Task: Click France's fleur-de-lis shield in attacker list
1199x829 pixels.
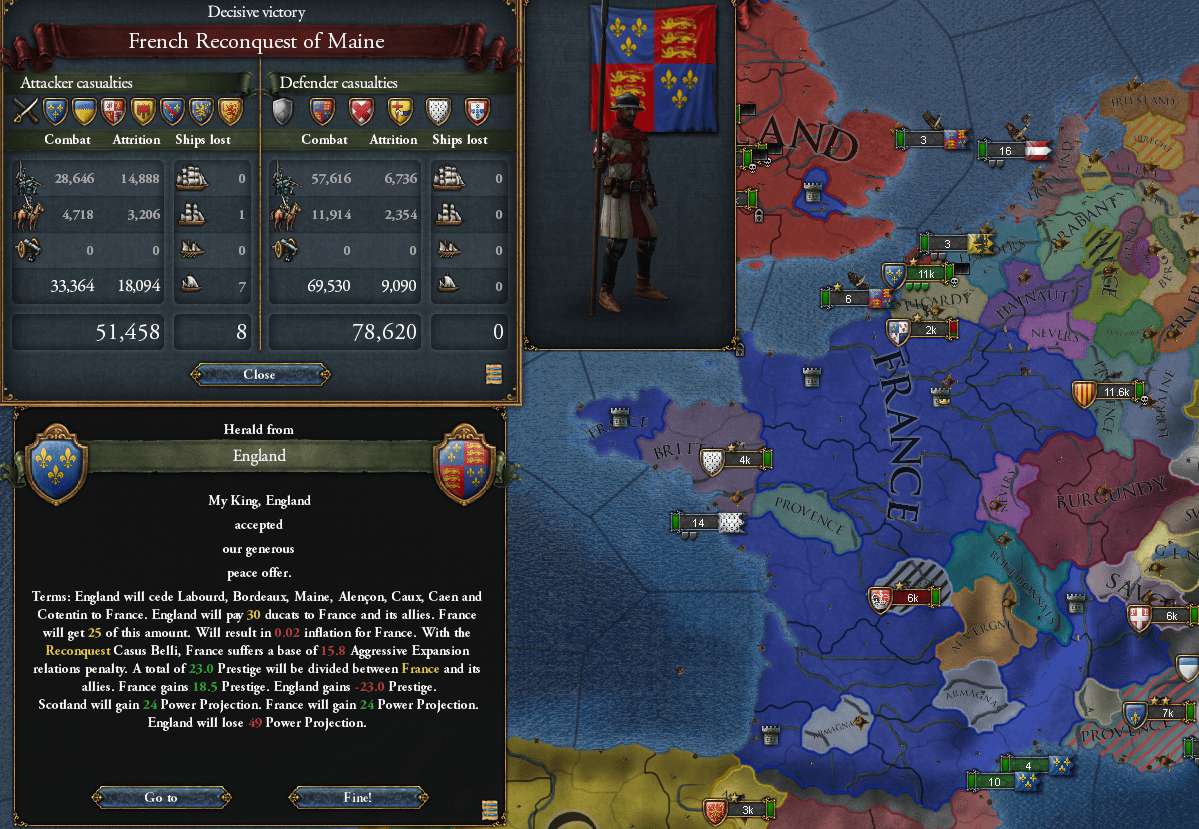Action: point(55,109)
